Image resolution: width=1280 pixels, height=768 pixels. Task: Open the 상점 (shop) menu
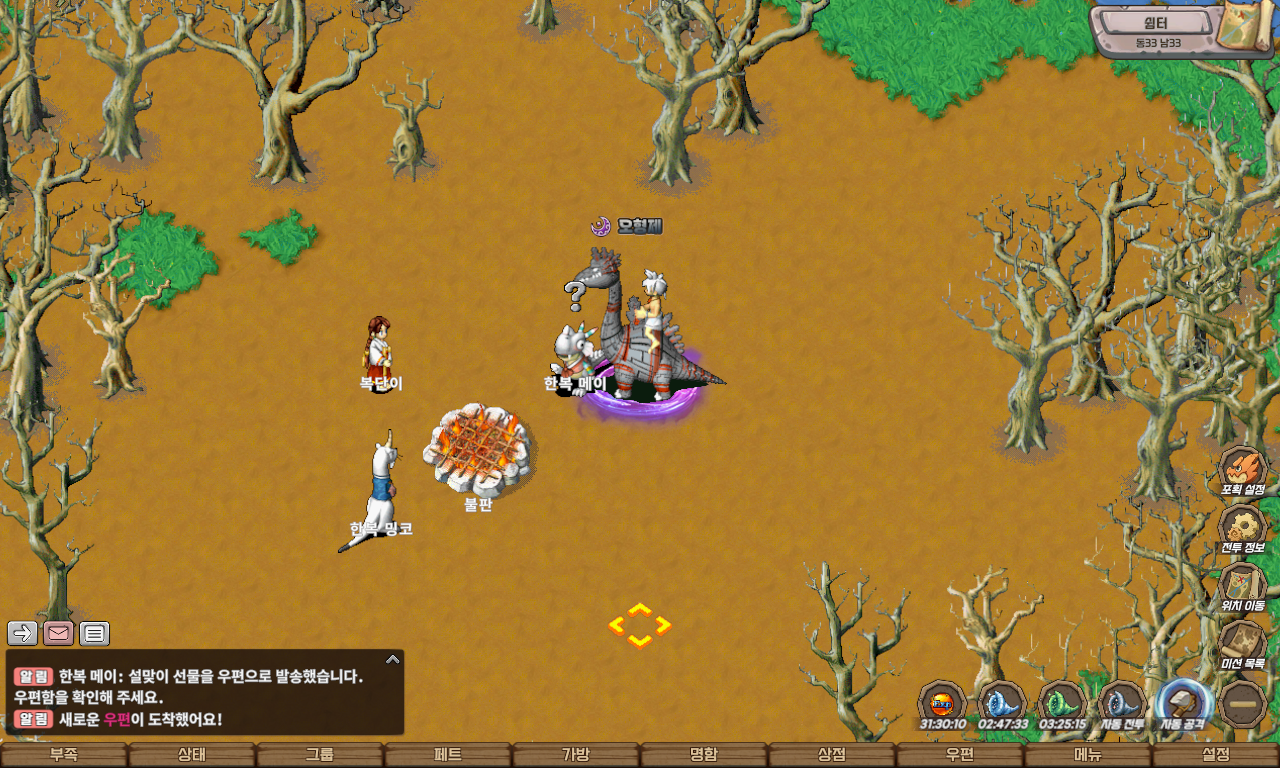(832, 755)
